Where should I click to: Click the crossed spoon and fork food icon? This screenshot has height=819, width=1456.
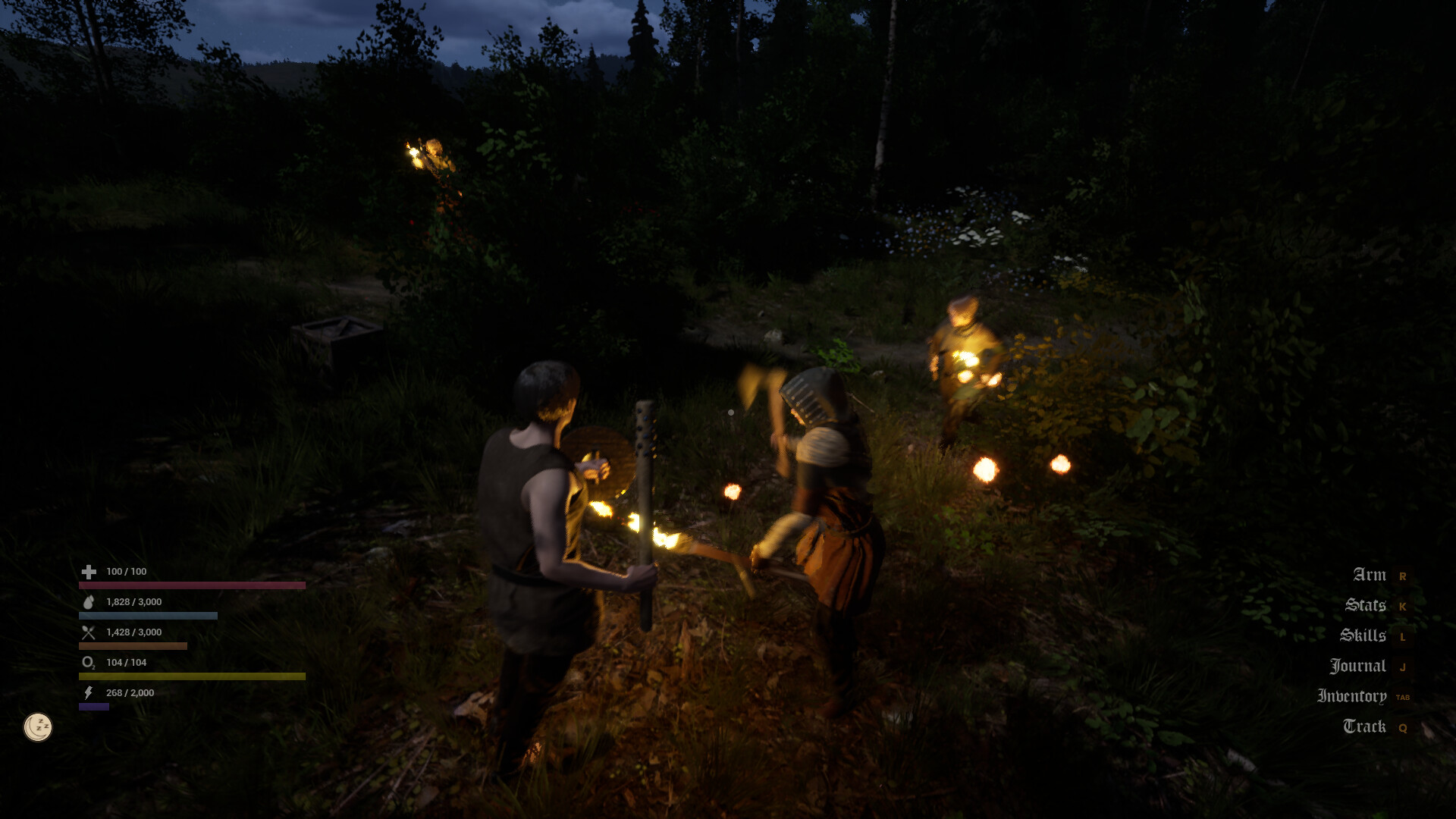[88, 632]
